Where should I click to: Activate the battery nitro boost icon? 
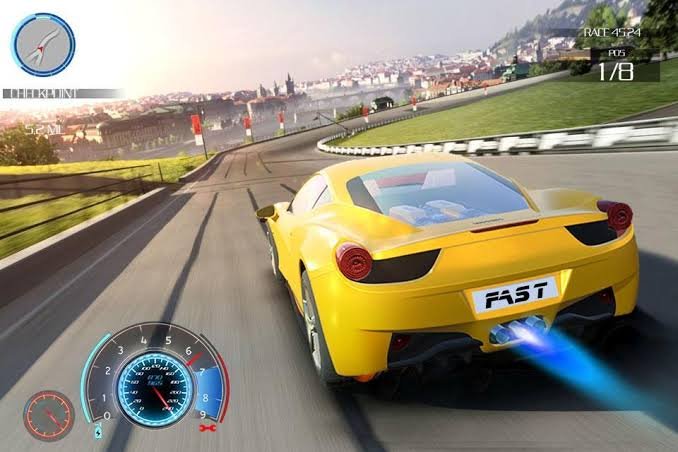pos(97,432)
